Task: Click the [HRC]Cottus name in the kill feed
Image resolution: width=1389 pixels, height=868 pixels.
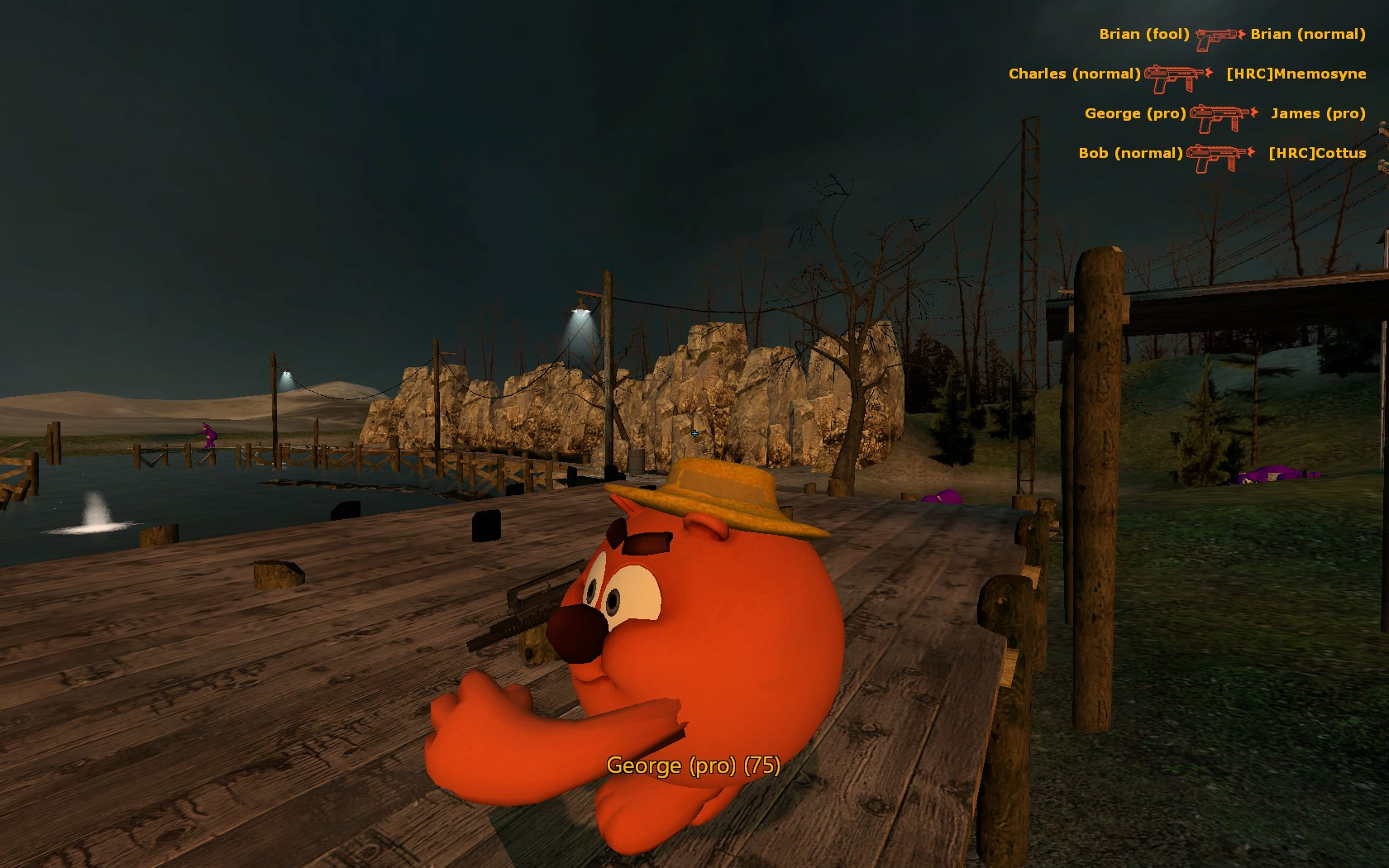Action: [1316, 154]
